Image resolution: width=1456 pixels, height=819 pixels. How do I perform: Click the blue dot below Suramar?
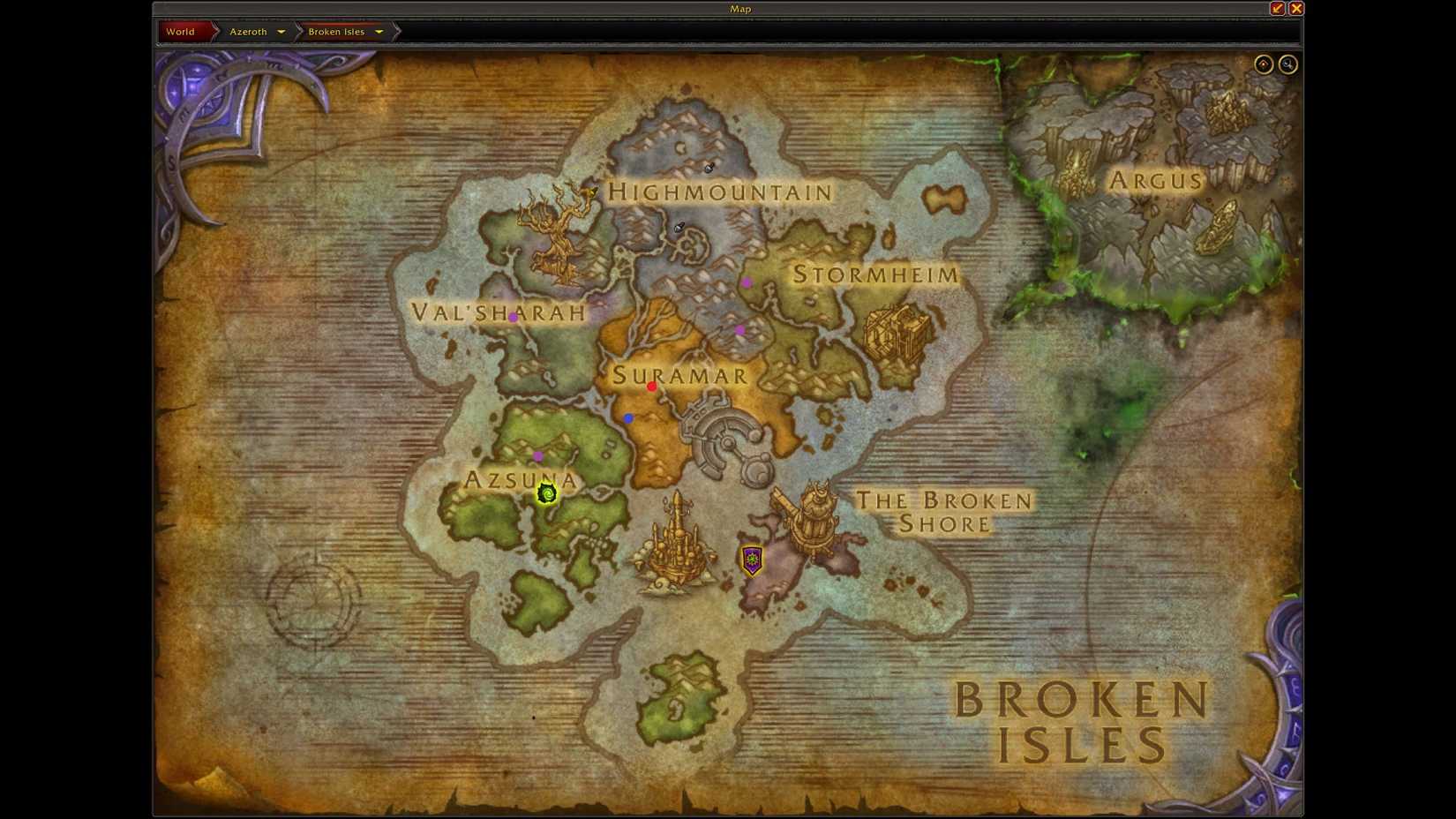[x=628, y=418]
